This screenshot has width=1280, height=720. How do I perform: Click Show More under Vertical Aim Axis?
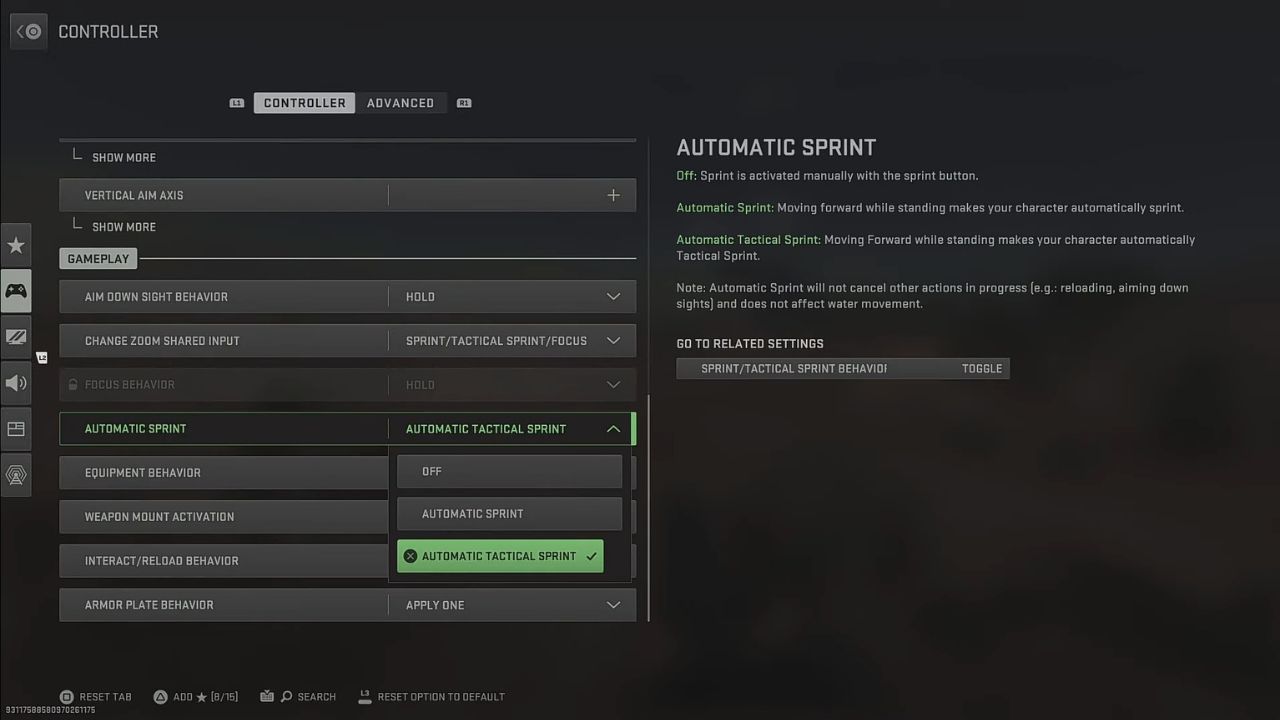pos(123,226)
